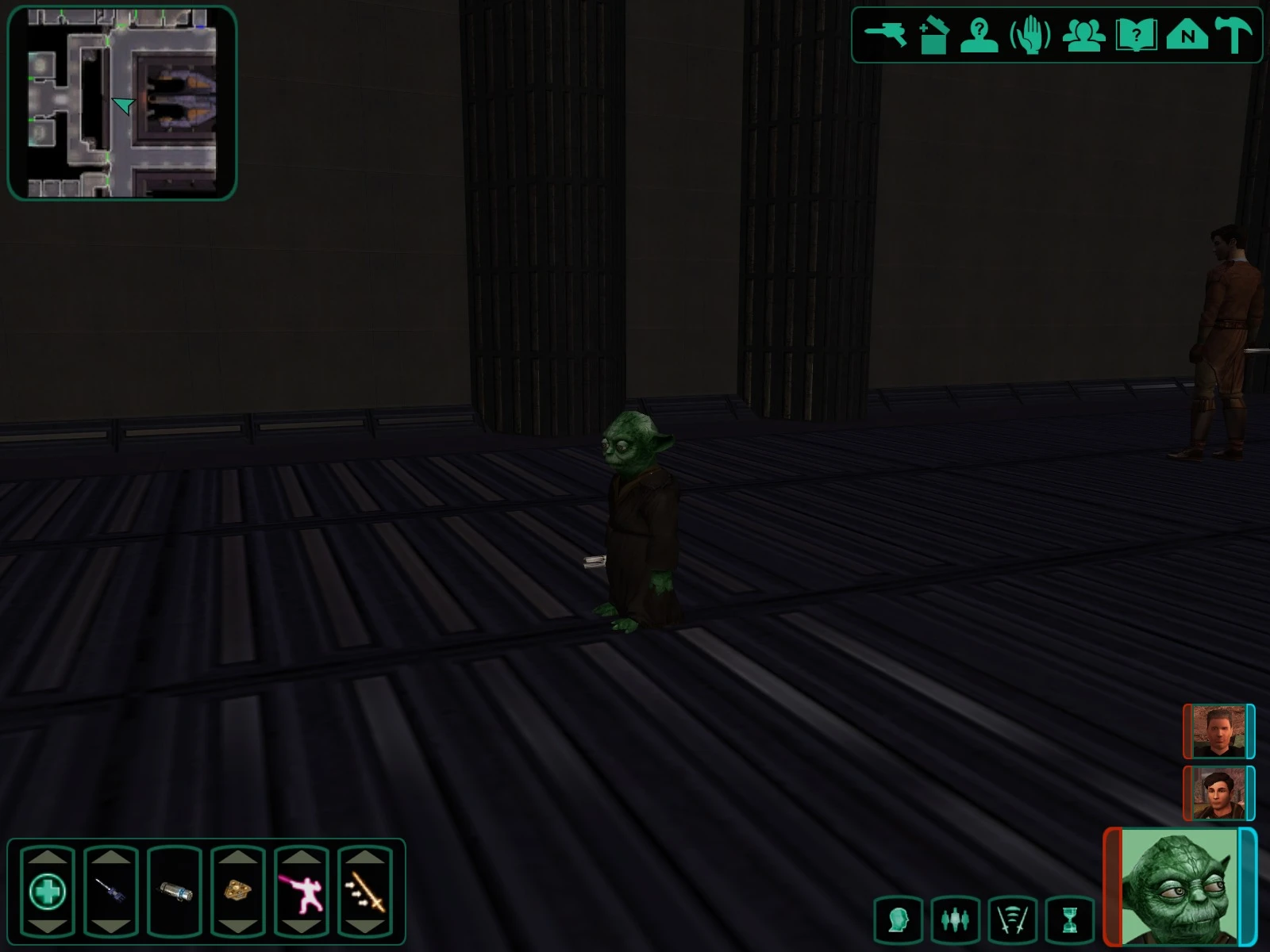Viewport: 1270px width, 952px height.
Task: Select the second party member portrait
Action: coord(1218,793)
